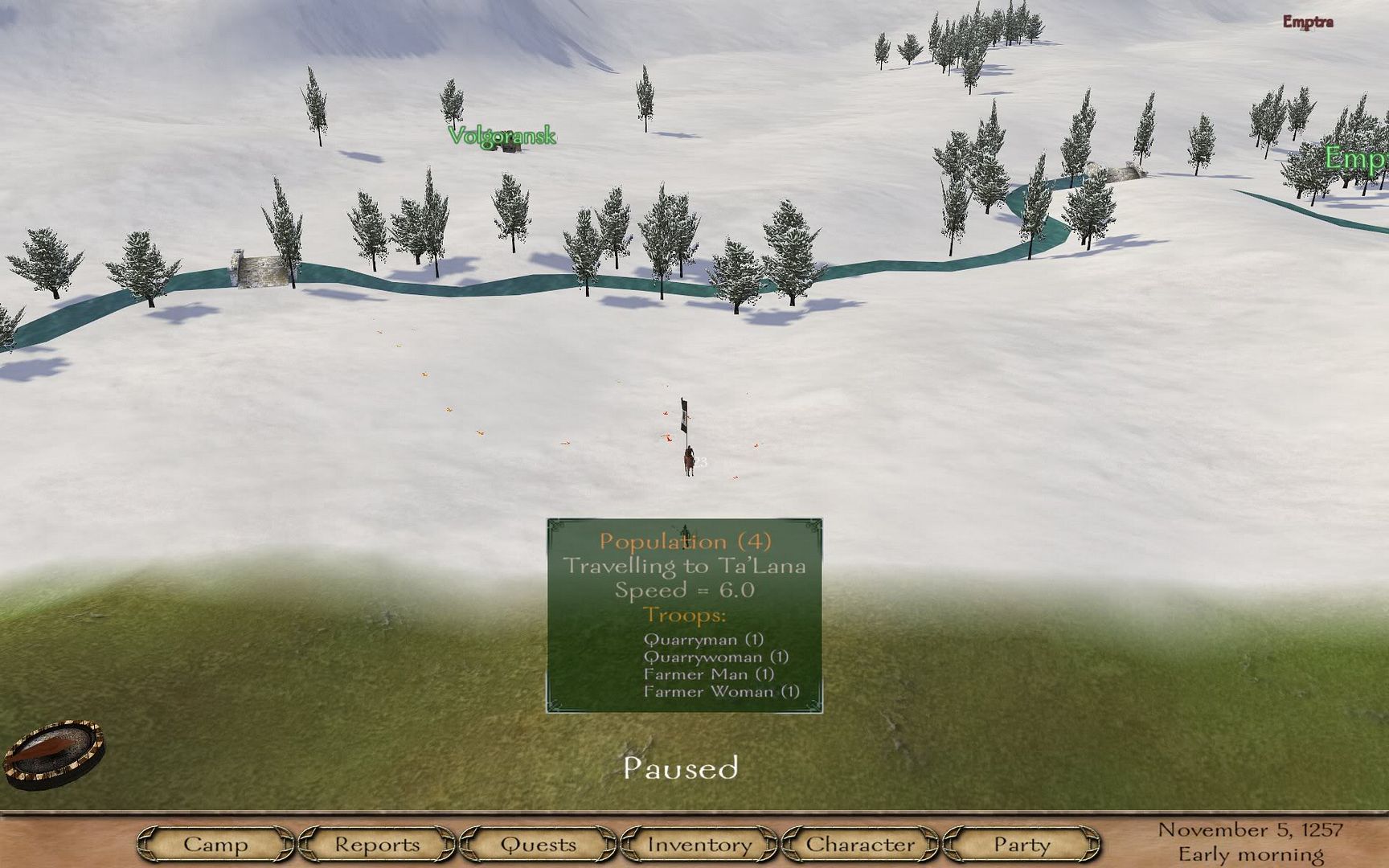Open the Party screen

pos(1021,845)
